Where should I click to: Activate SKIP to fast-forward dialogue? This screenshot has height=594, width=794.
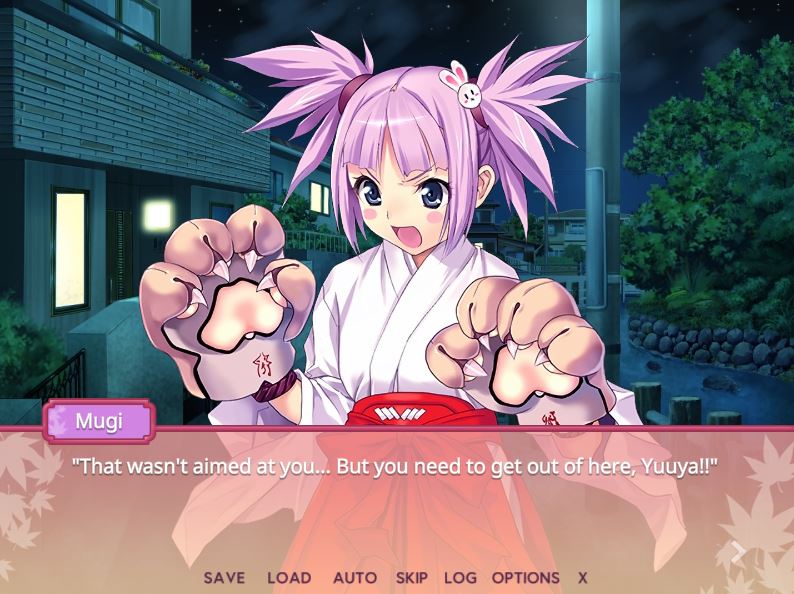pos(411,578)
